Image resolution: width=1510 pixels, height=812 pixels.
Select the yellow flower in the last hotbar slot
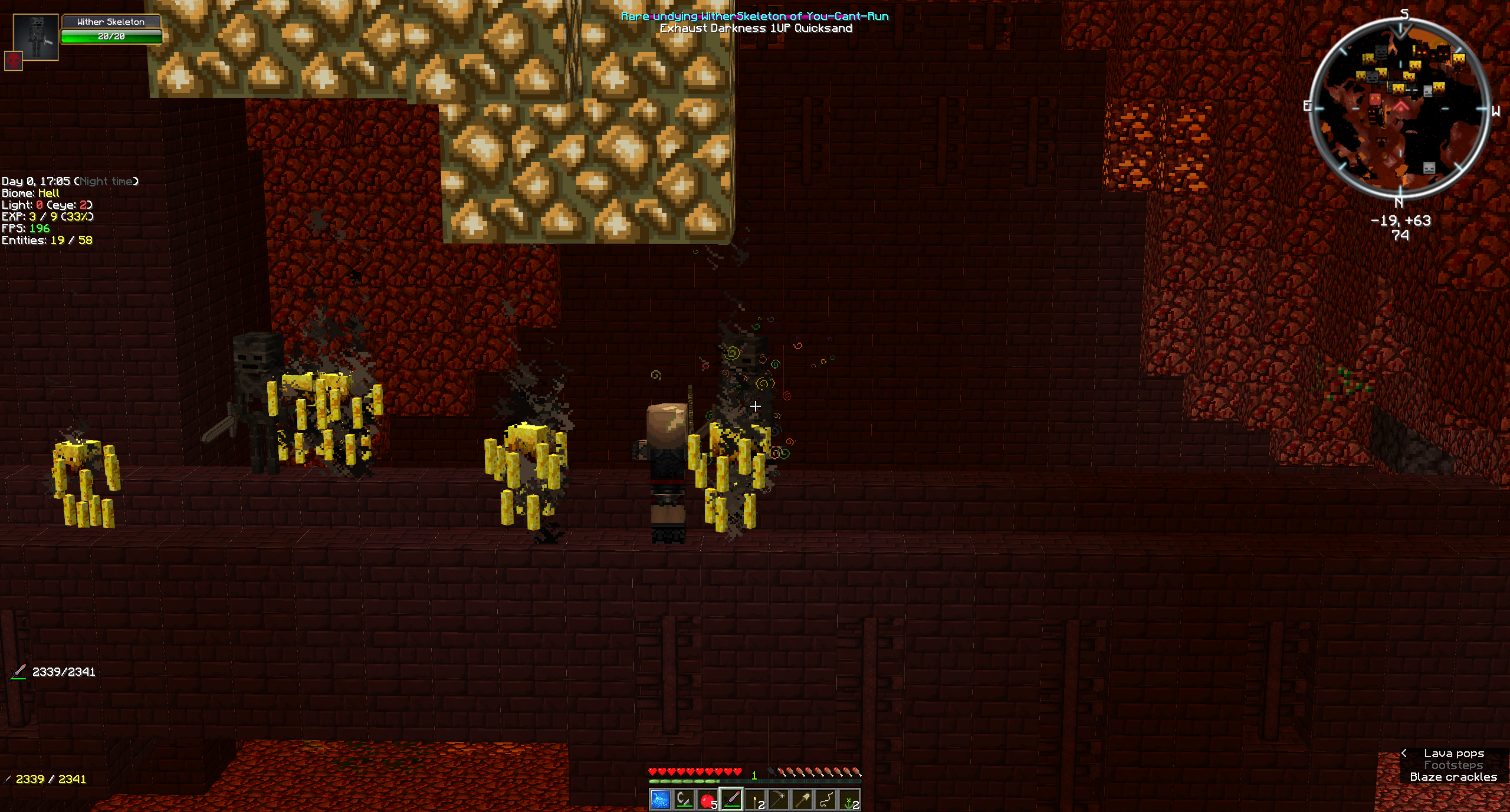[x=848, y=800]
